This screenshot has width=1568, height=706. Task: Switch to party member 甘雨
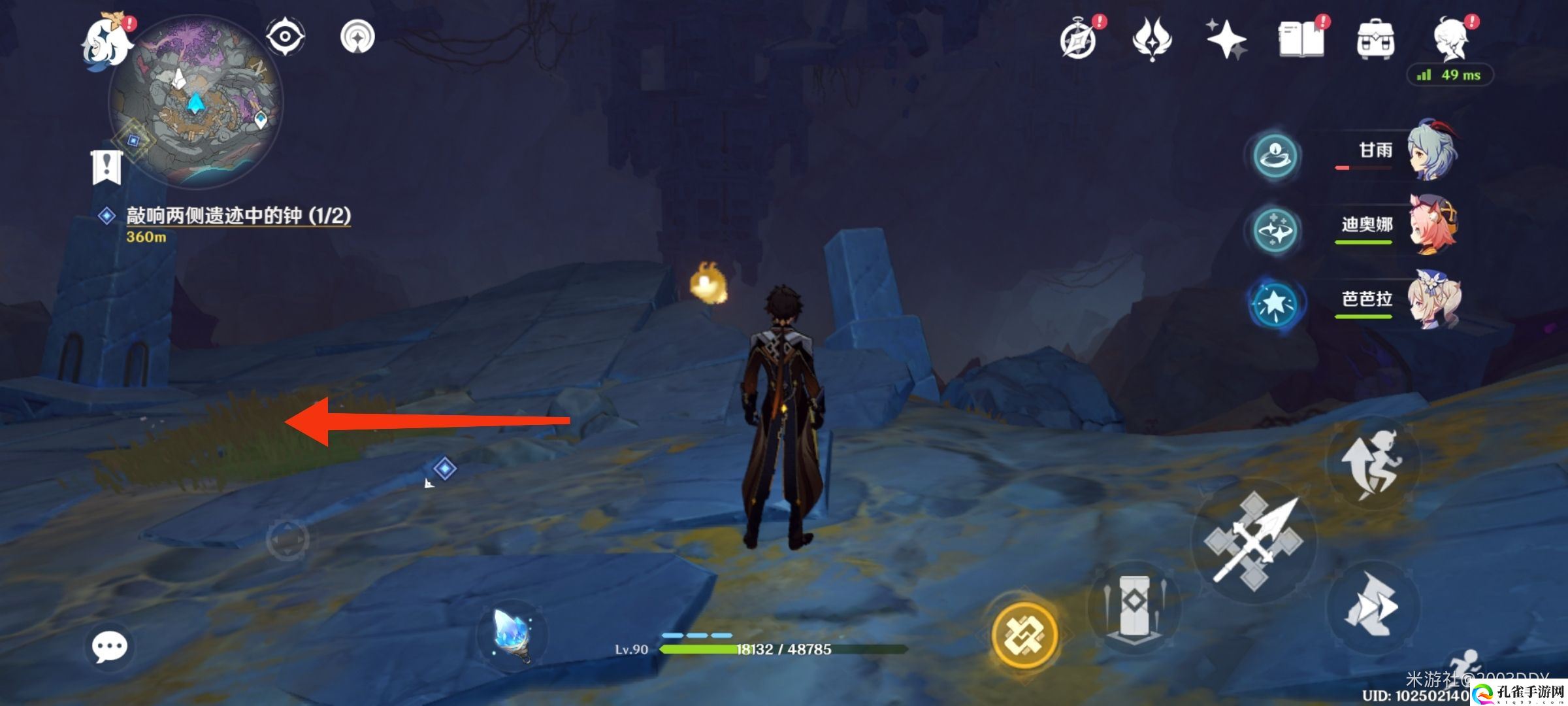tap(1431, 152)
